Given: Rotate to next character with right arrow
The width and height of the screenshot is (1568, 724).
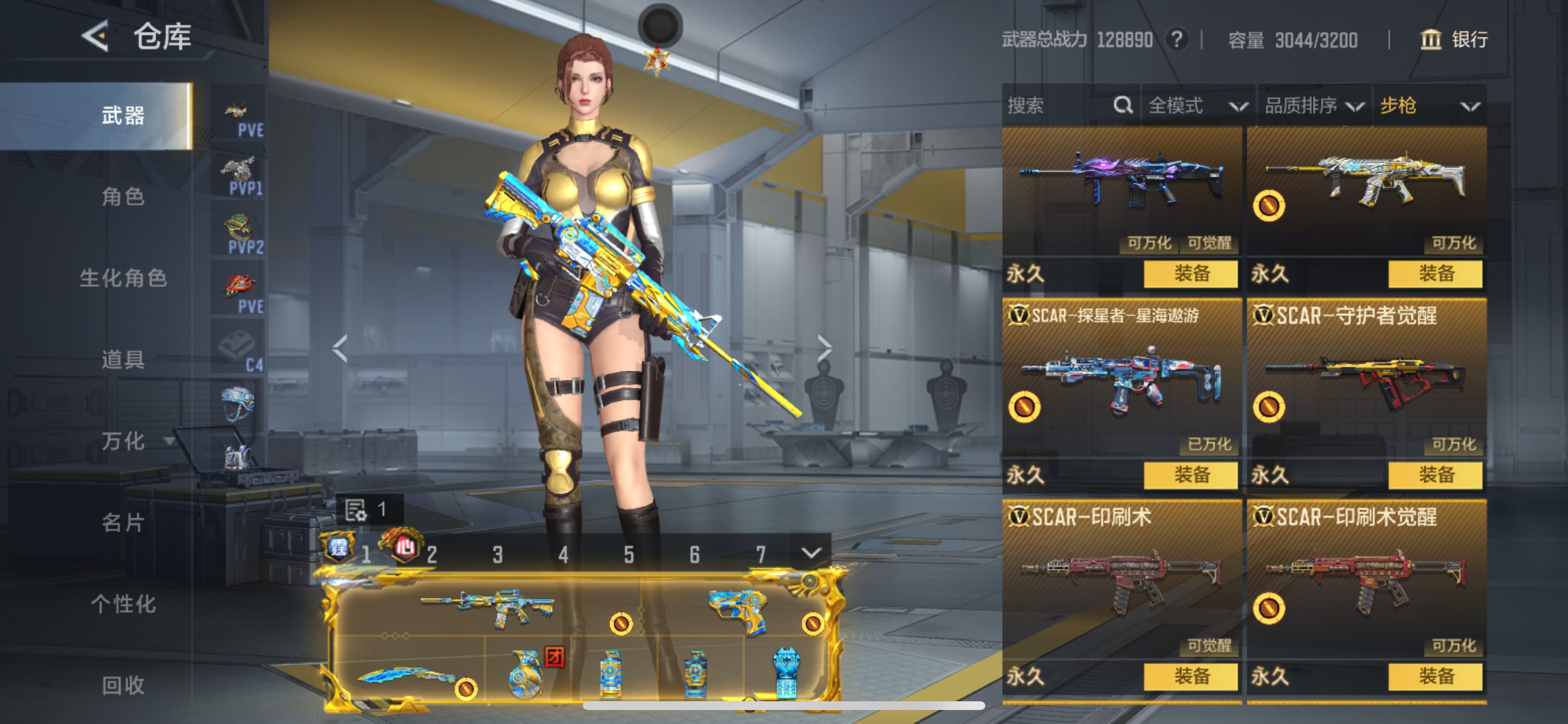Looking at the screenshot, I should tap(824, 349).
